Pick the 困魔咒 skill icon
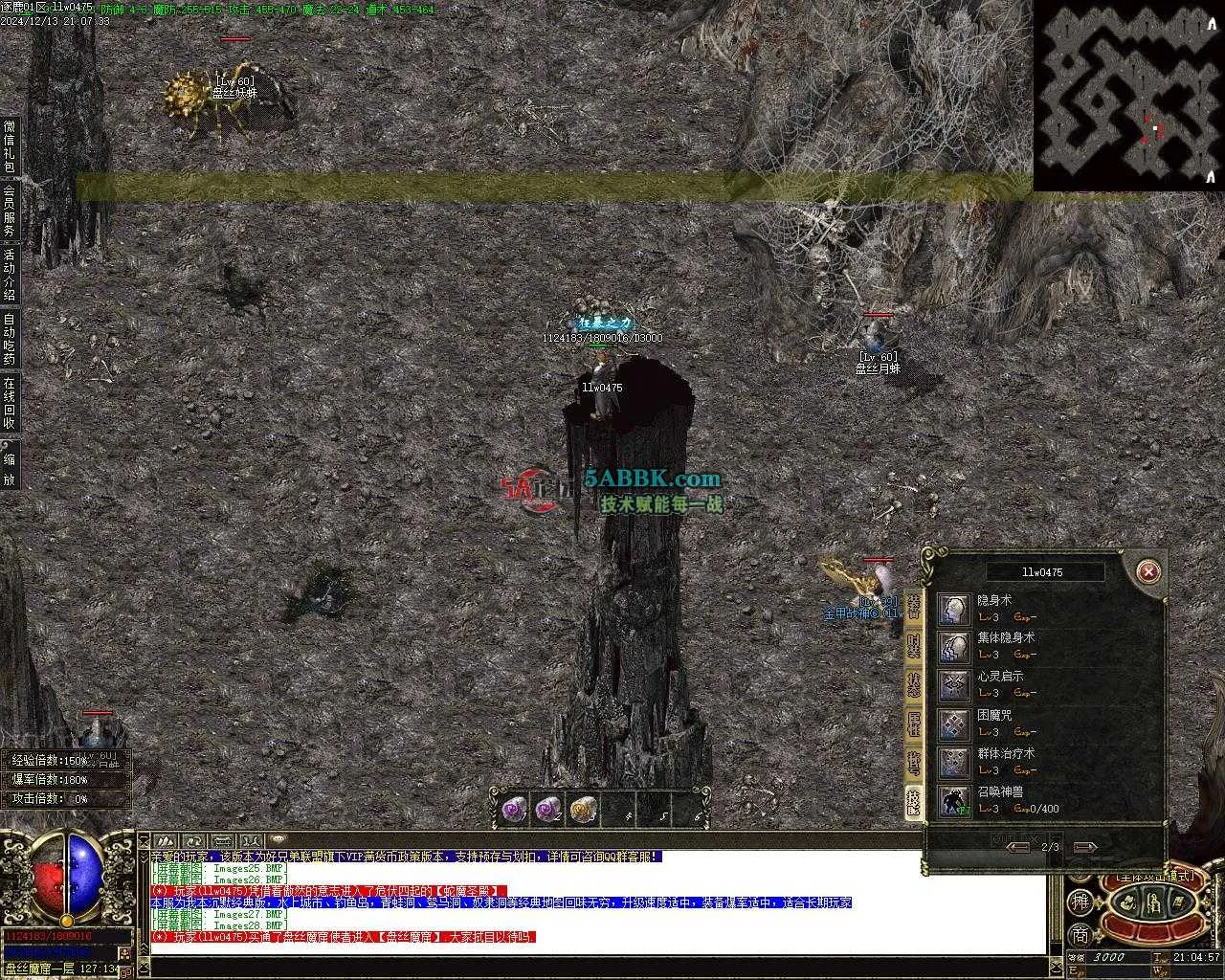1225x980 pixels. click(953, 724)
